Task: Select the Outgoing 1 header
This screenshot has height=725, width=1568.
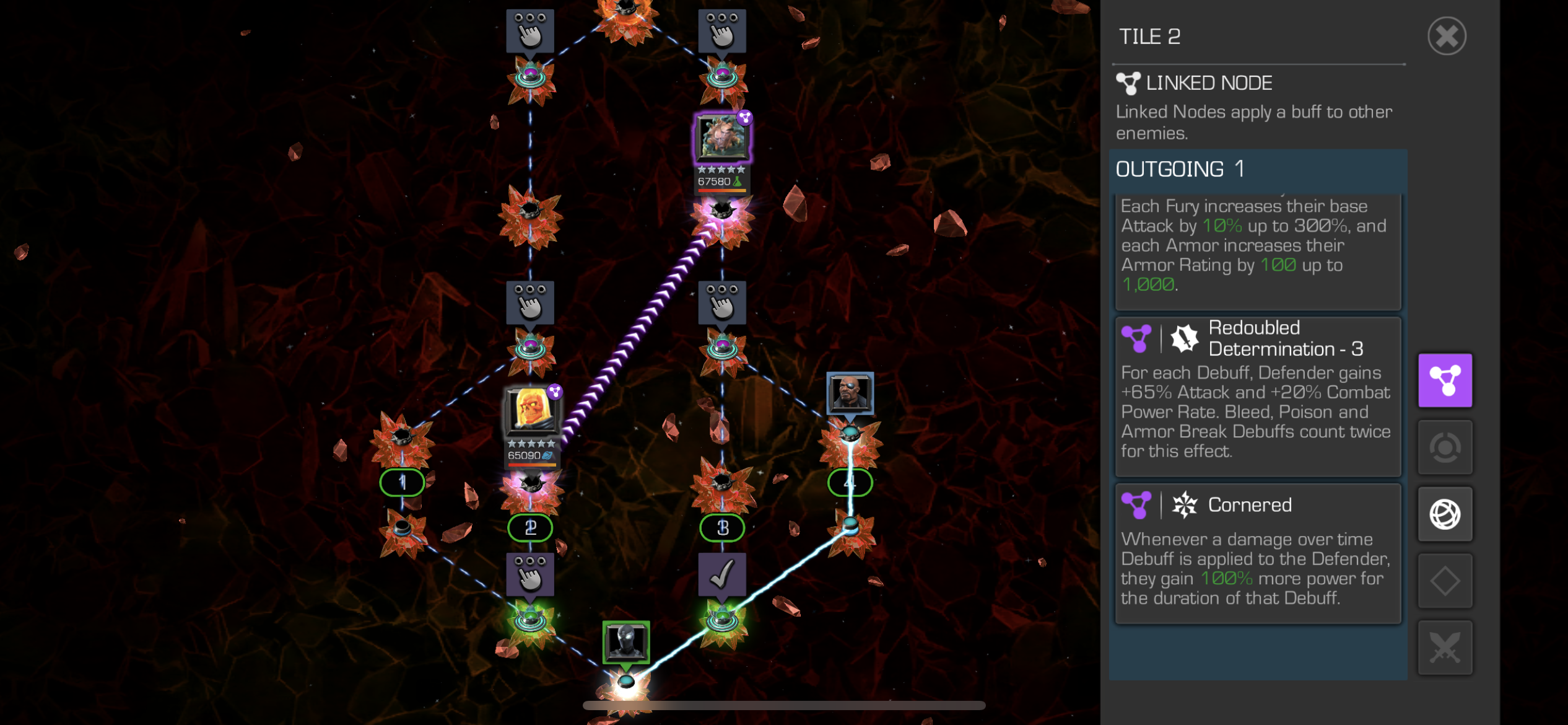Action: [x=1257, y=169]
